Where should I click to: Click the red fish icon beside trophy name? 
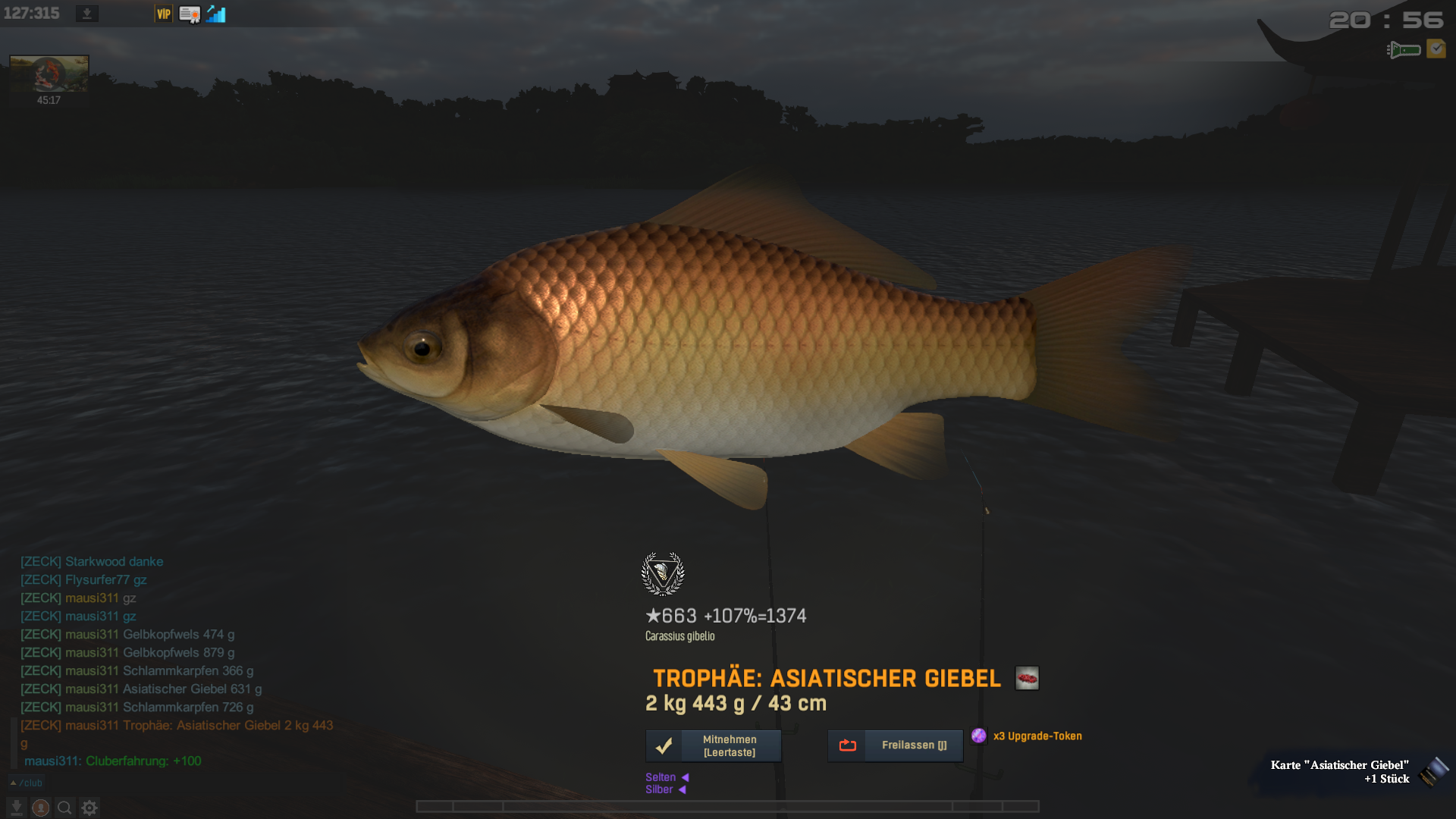click(1027, 678)
